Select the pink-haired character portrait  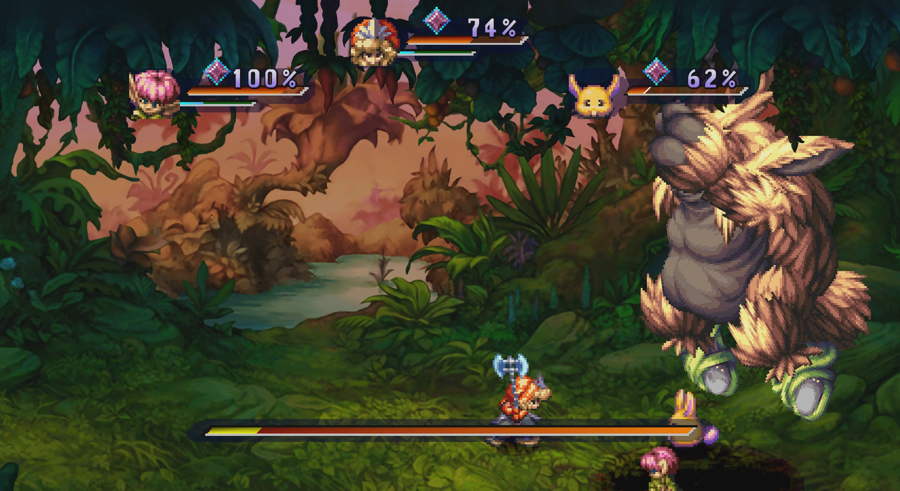click(x=153, y=94)
